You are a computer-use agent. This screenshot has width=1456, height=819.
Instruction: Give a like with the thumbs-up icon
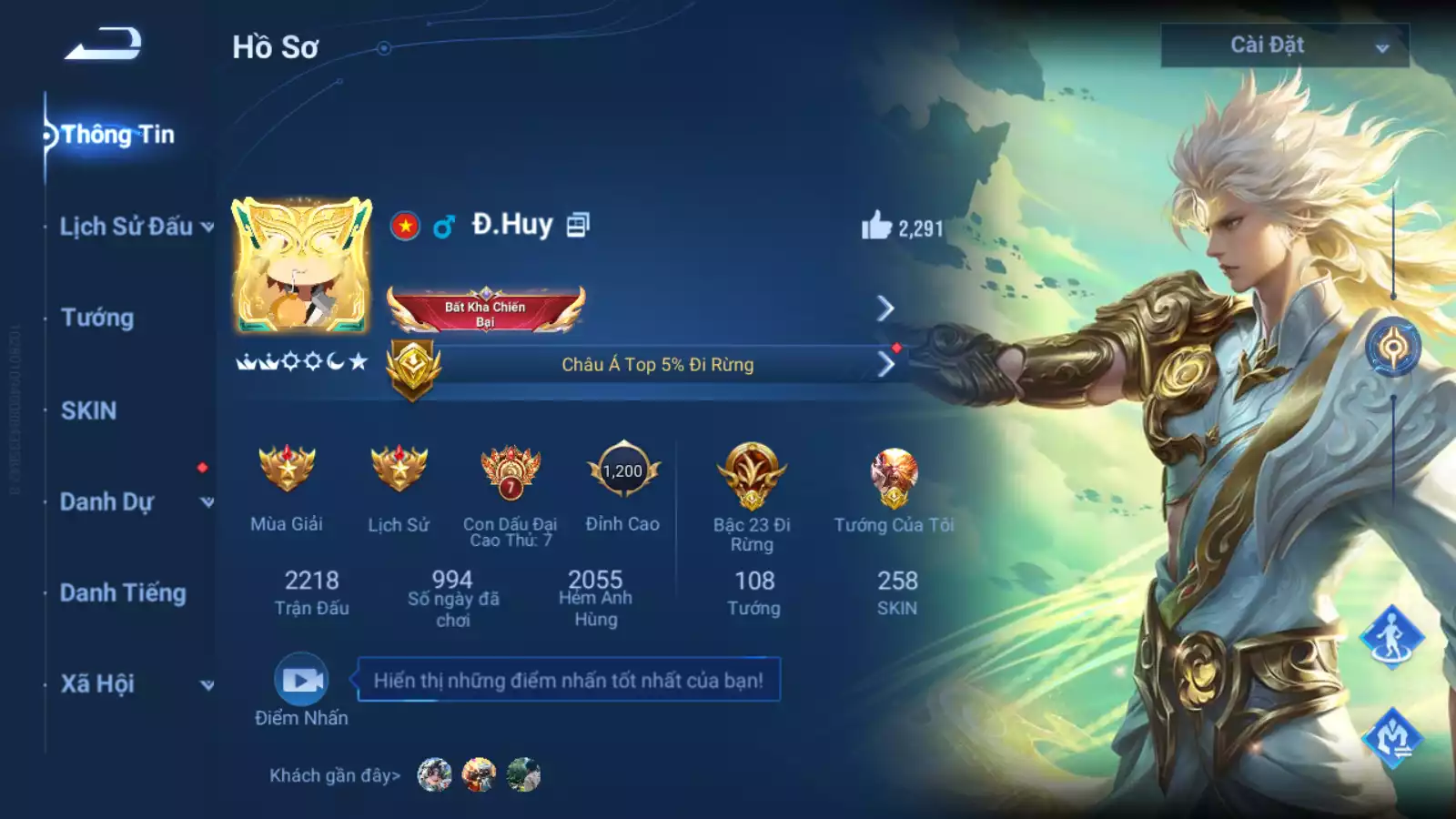point(876,226)
